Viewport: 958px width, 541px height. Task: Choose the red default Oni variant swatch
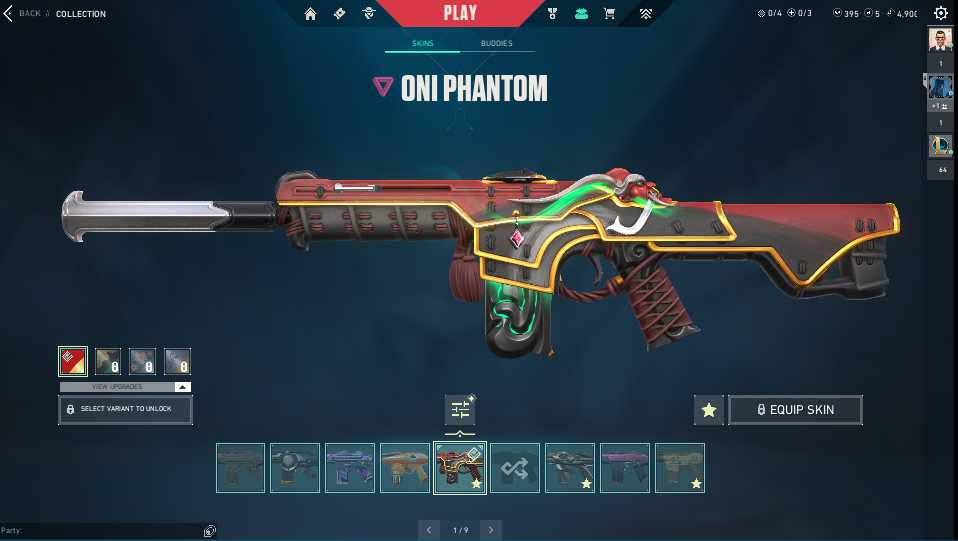(73, 361)
